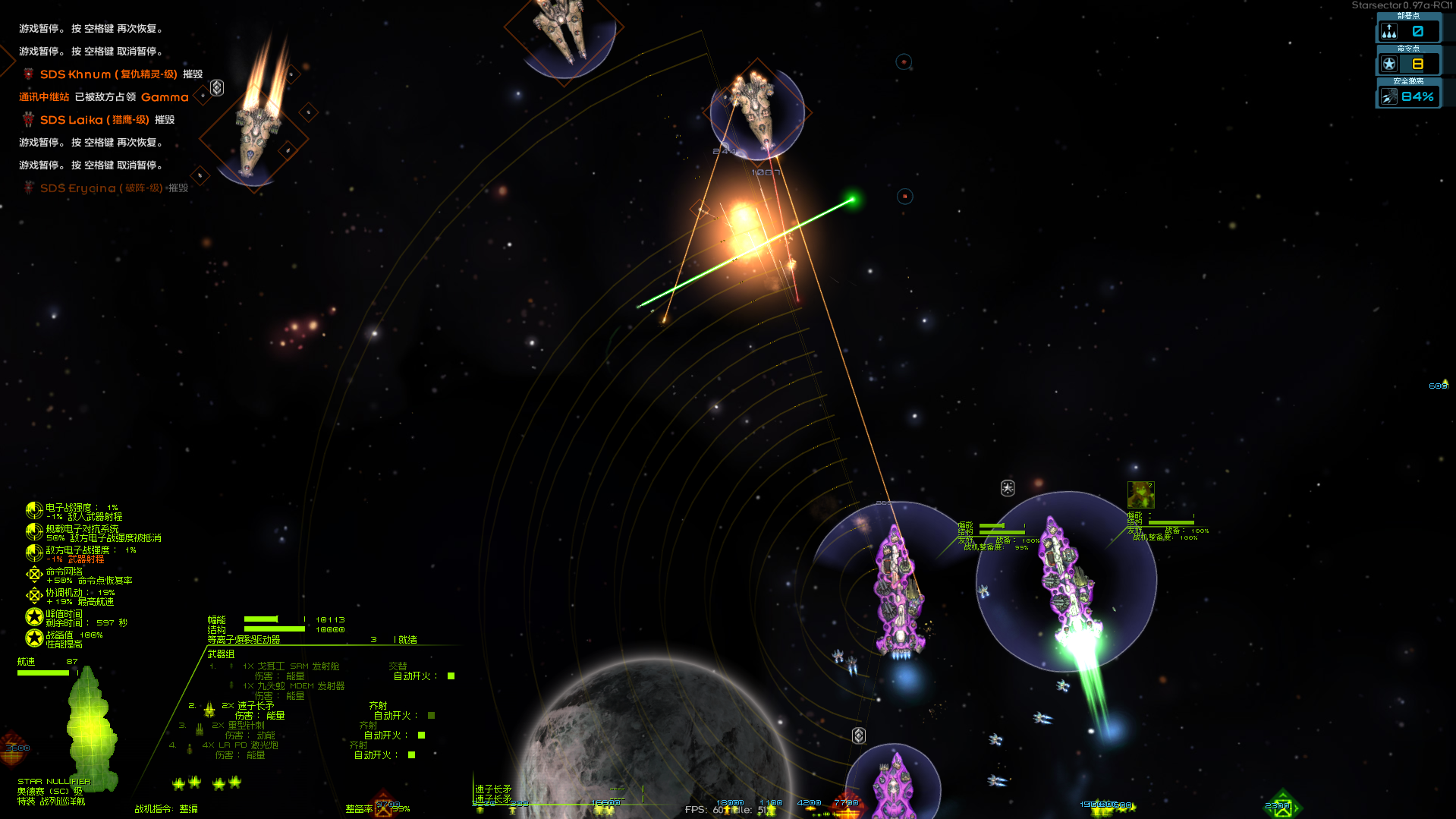Click the 电子战强度 radar status icon
The width and height of the screenshot is (1456, 819).
(x=34, y=511)
